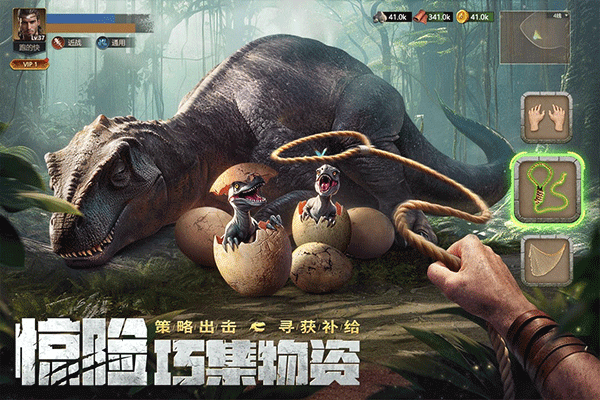Choose the bare hands tool slot

pyautogui.click(x=544, y=119)
